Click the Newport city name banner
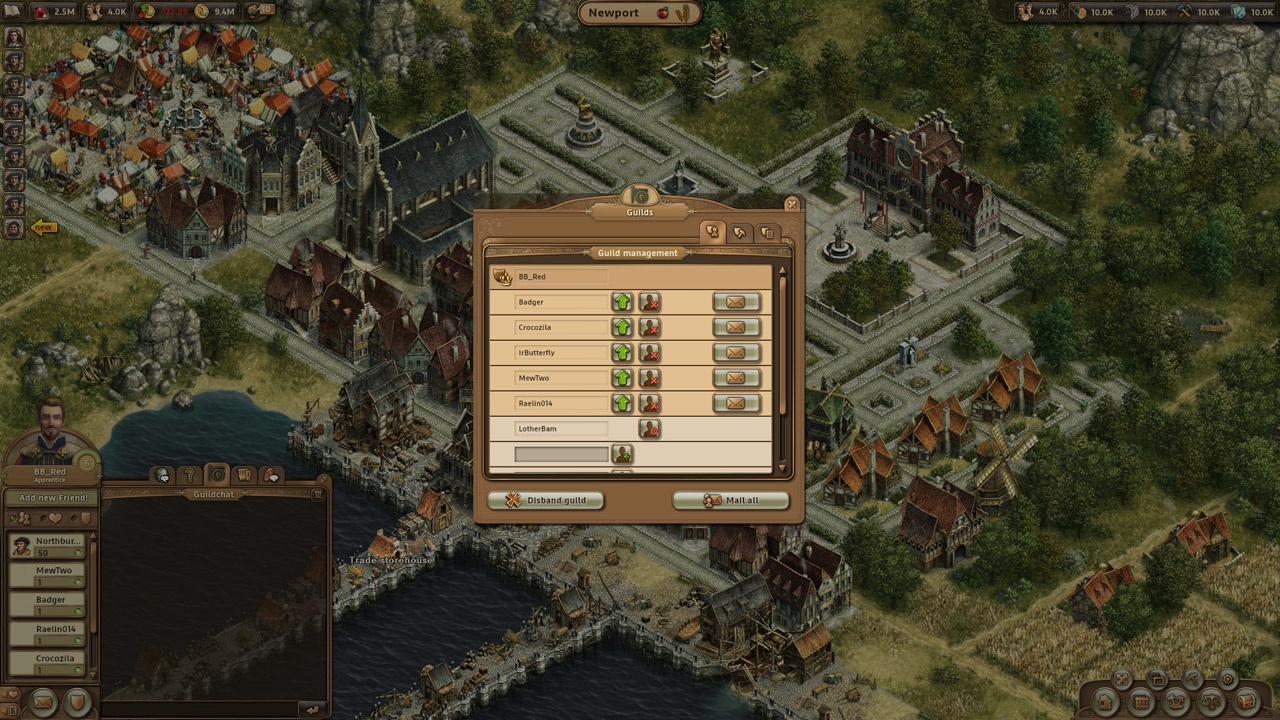This screenshot has width=1280, height=720. click(x=639, y=13)
